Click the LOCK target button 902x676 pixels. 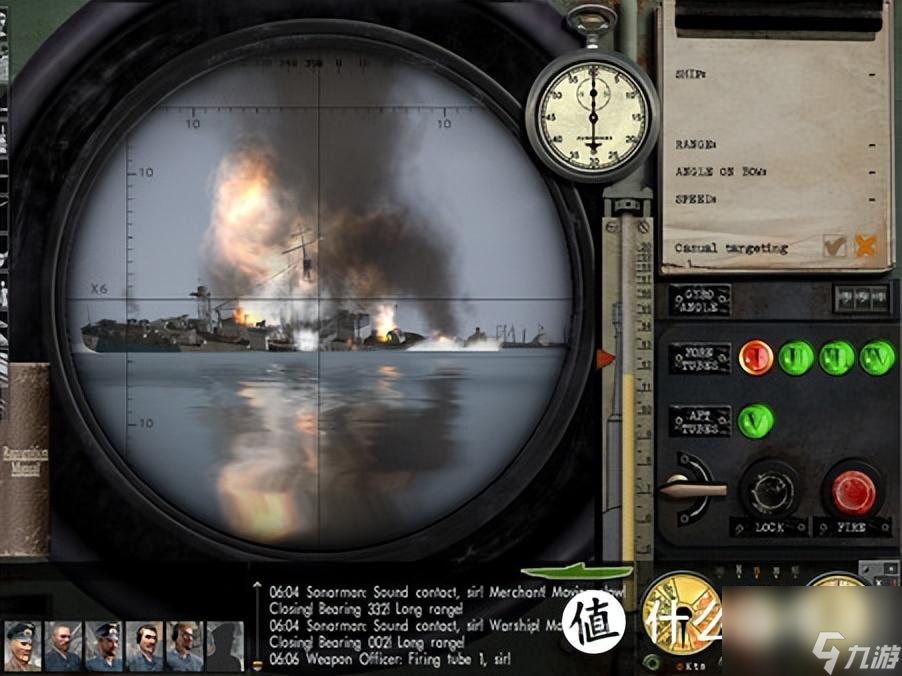pos(768,491)
